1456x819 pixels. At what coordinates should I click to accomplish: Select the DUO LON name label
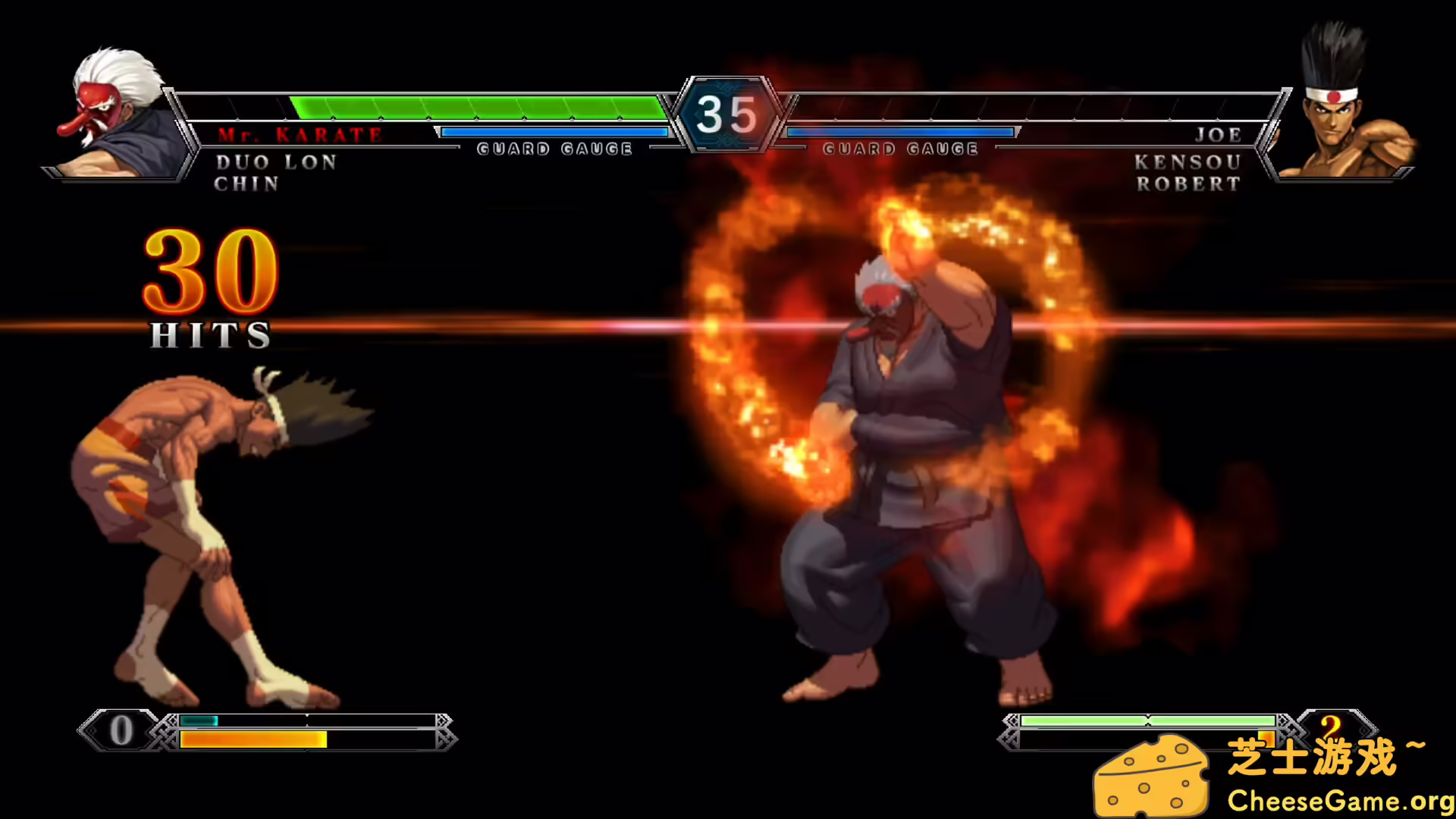point(275,162)
